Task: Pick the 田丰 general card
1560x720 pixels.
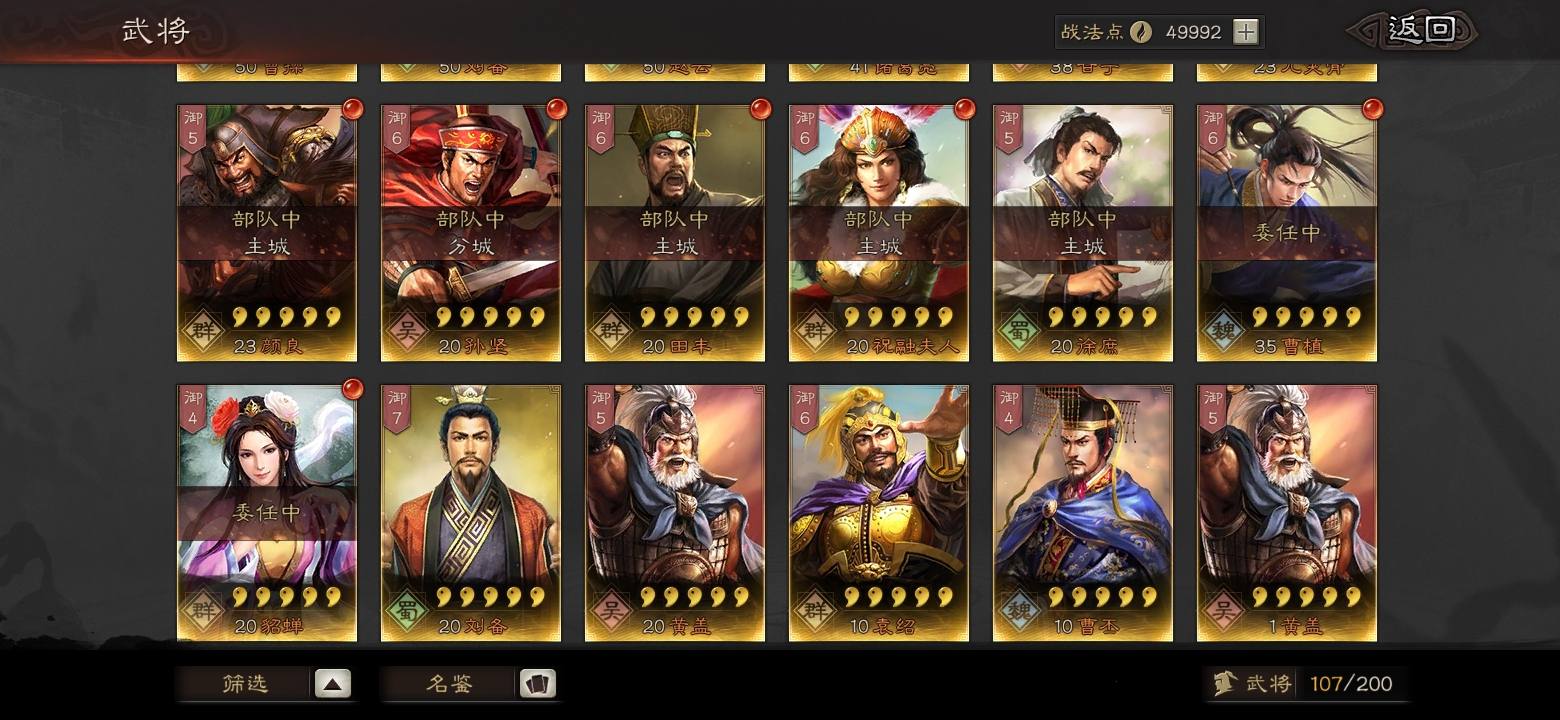Action: click(675, 233)
